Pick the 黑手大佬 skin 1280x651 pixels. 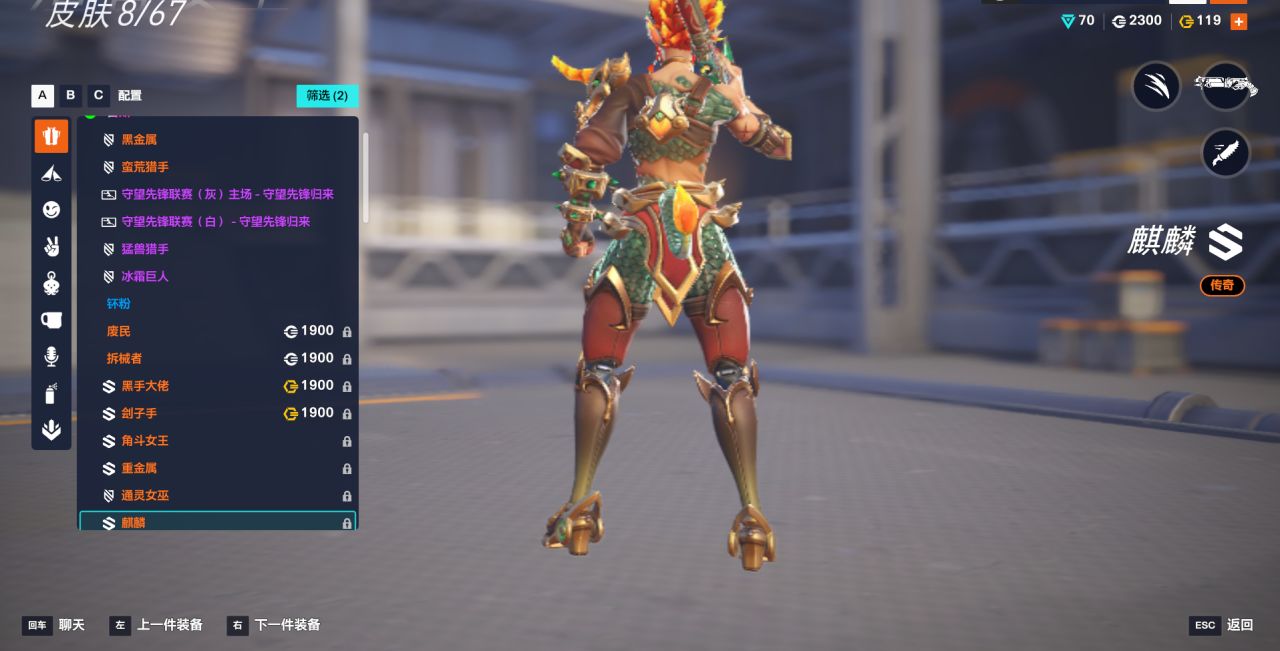click(x=145, y=386)
